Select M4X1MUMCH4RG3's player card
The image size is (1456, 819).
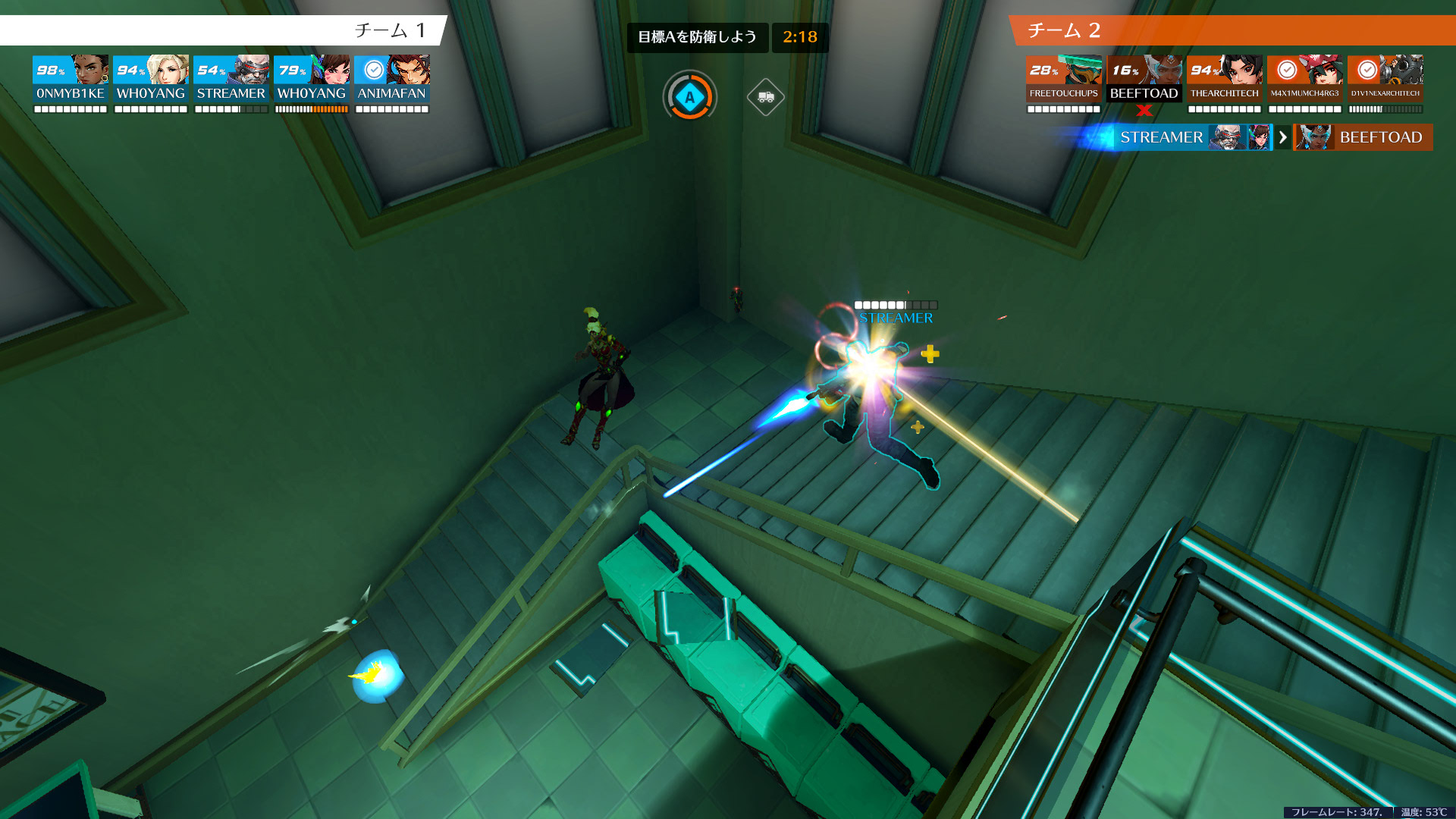(1305, 83)
